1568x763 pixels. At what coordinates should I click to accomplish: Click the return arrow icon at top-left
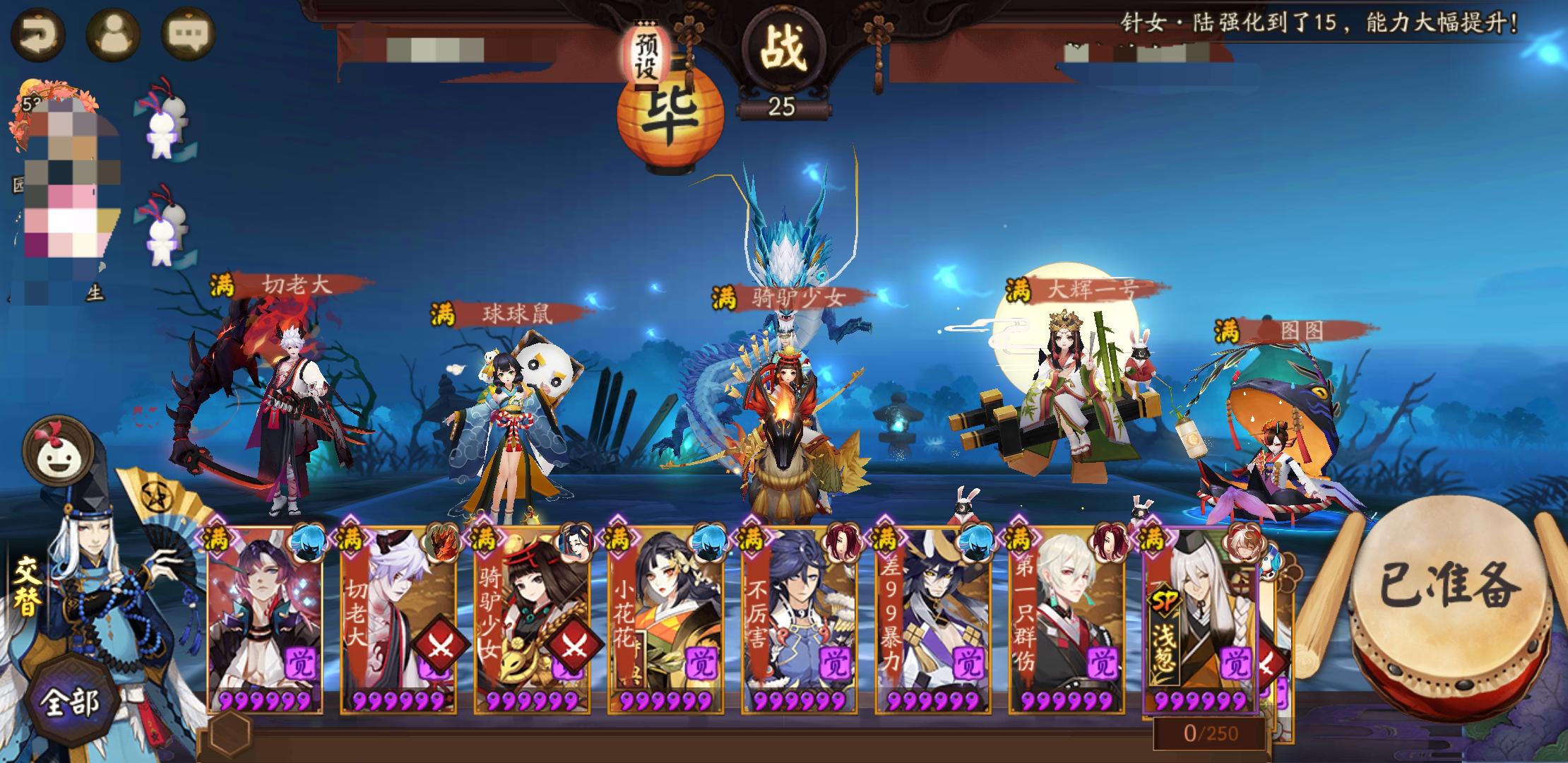point(39,30)
